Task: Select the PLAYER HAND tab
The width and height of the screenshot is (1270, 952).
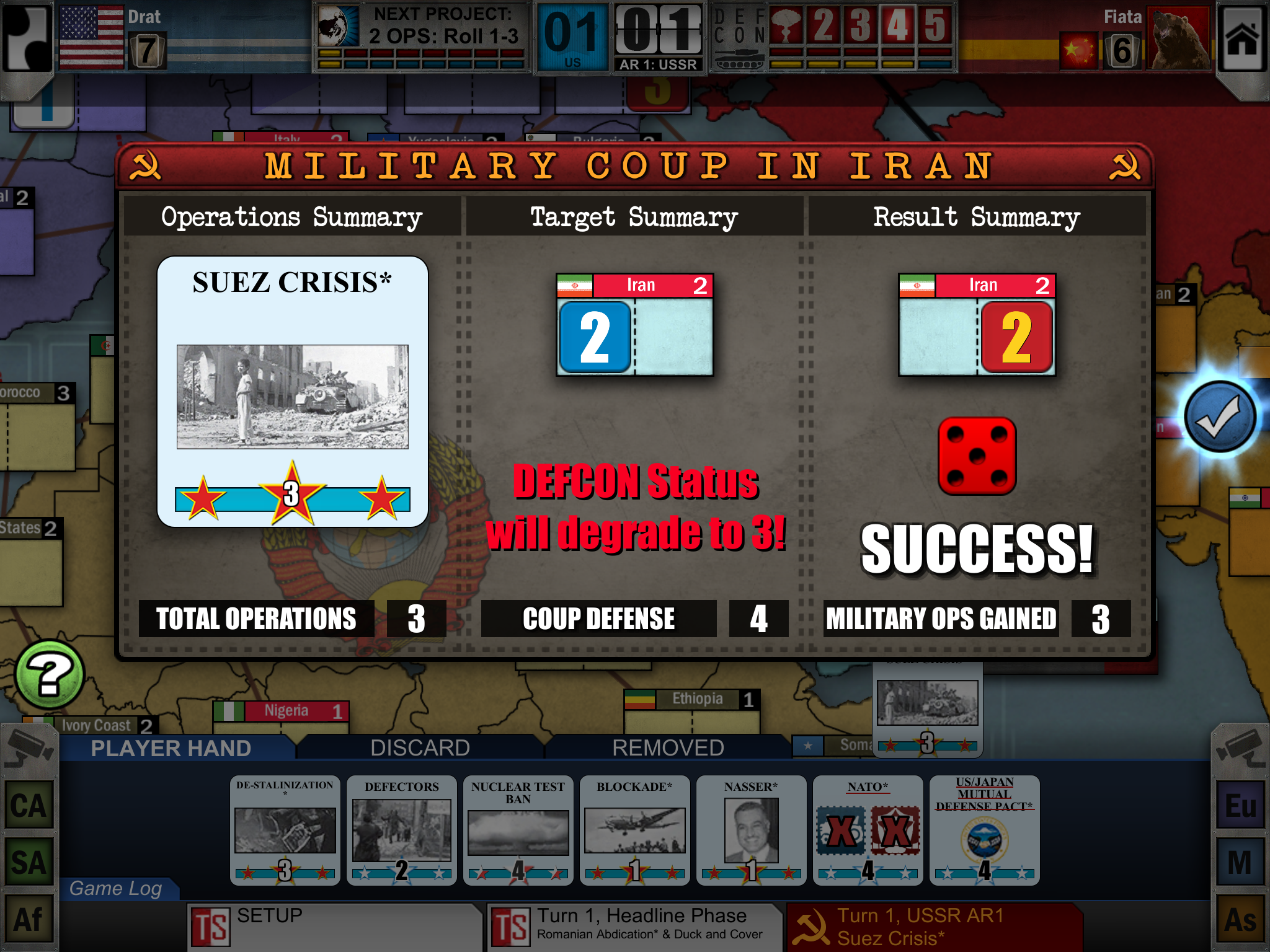Action: pos(169,747)
